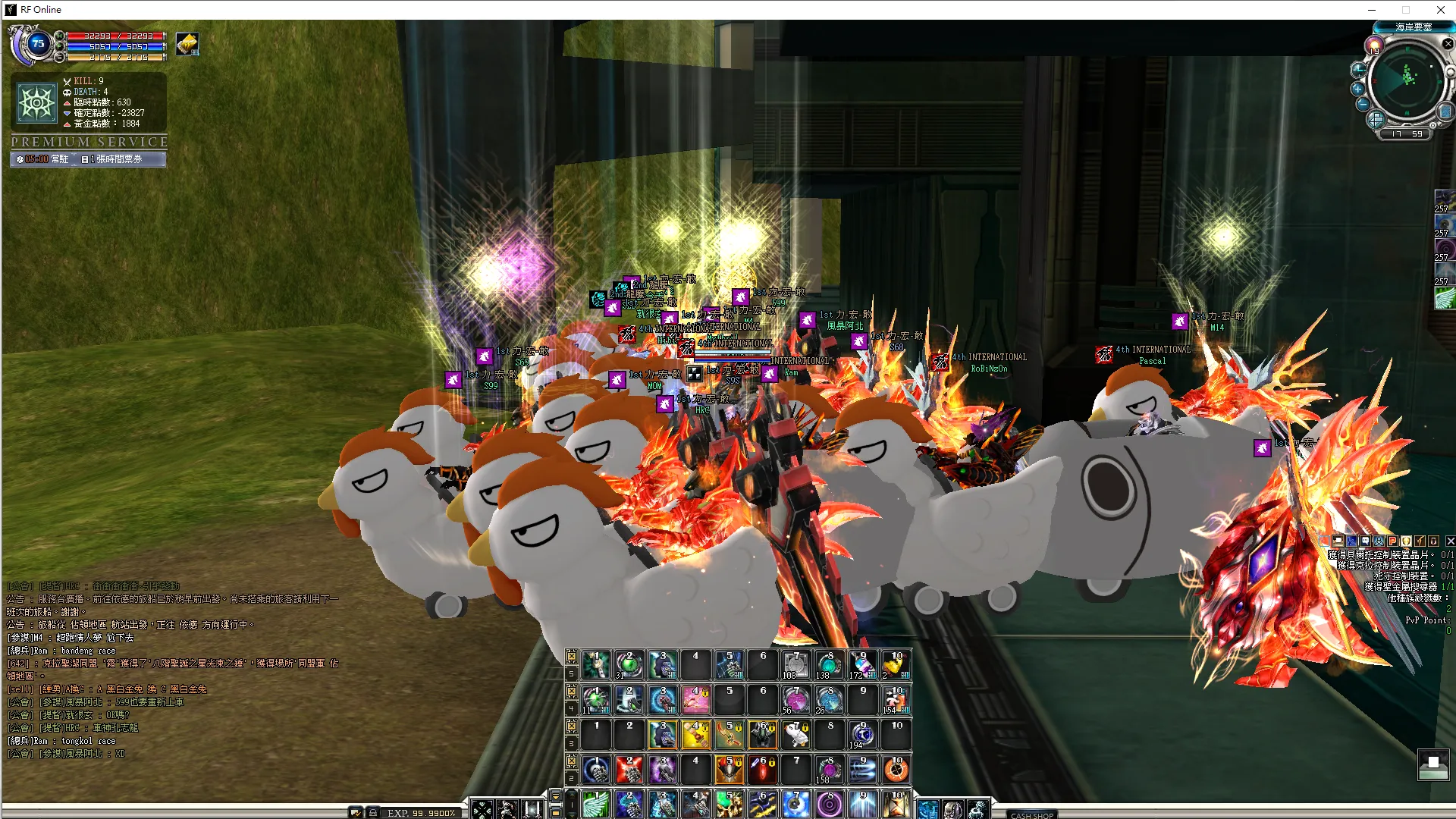The height and width of the screenshot is (819, 1456).
Task: Use the purple-white potion bottle with count 172
Action: [862, 665]
